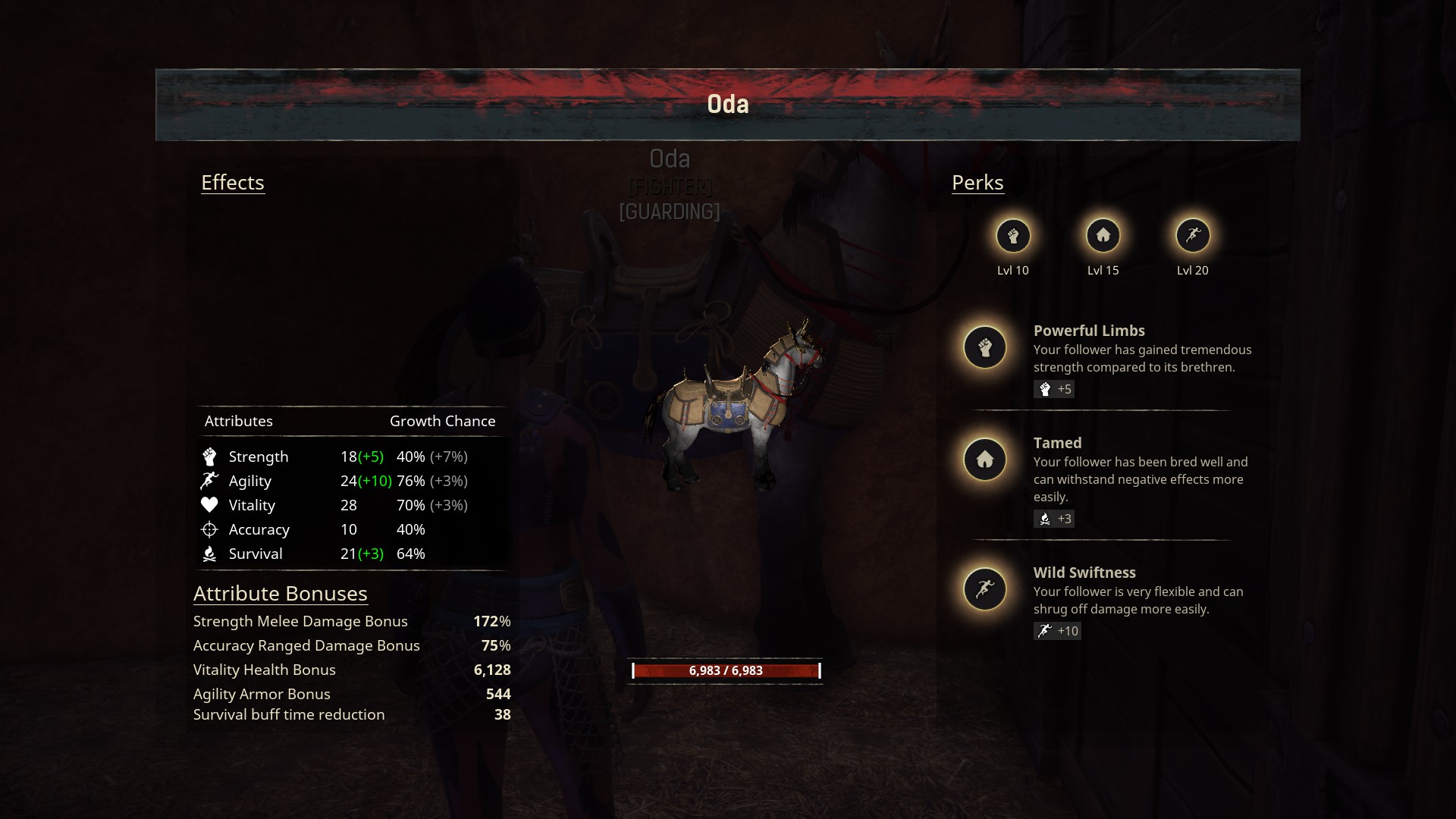Select the Strength attribute row
1456x819 pixels.
click(x=349, y=457)
